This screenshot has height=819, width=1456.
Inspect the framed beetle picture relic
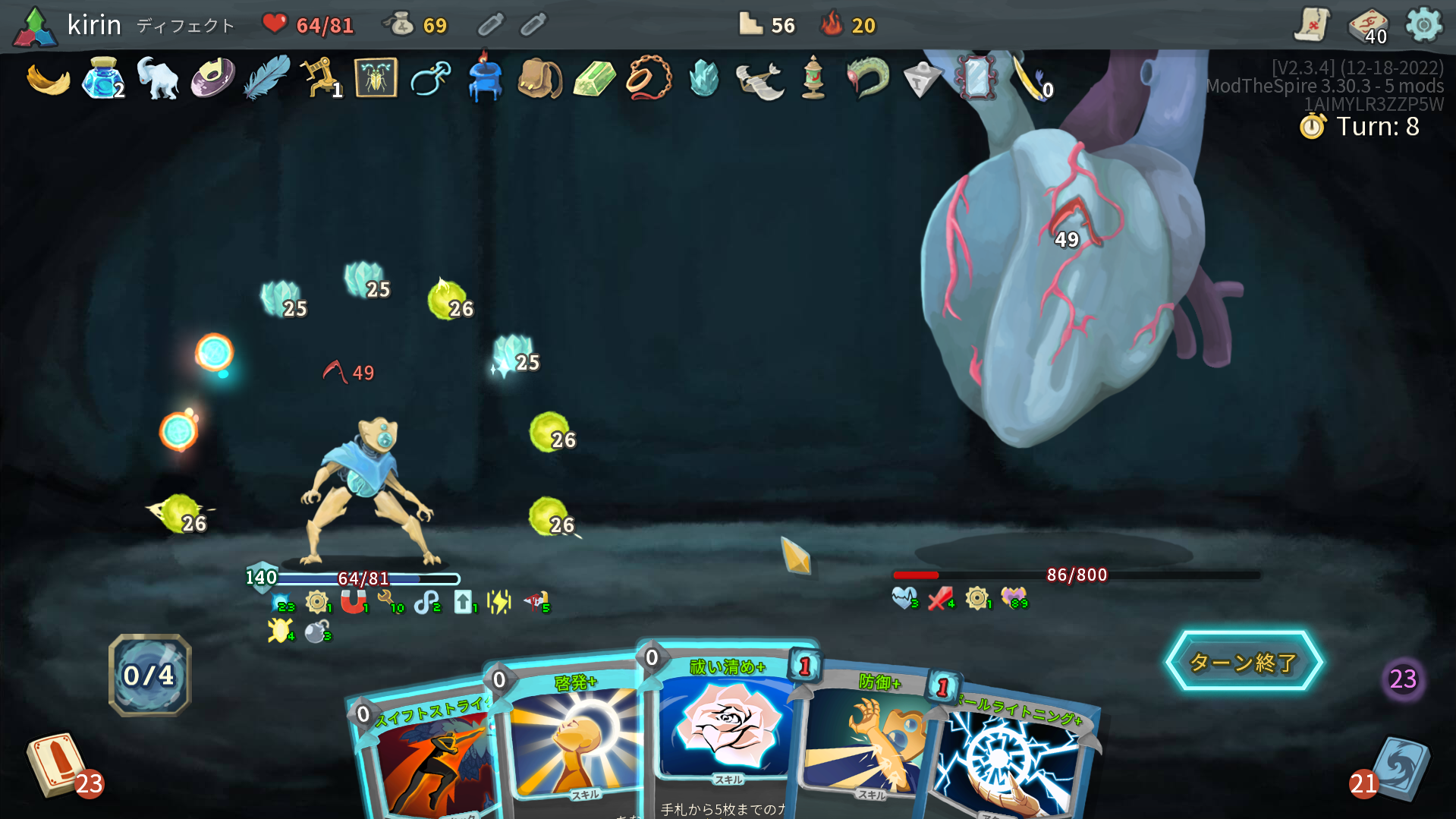376,78
